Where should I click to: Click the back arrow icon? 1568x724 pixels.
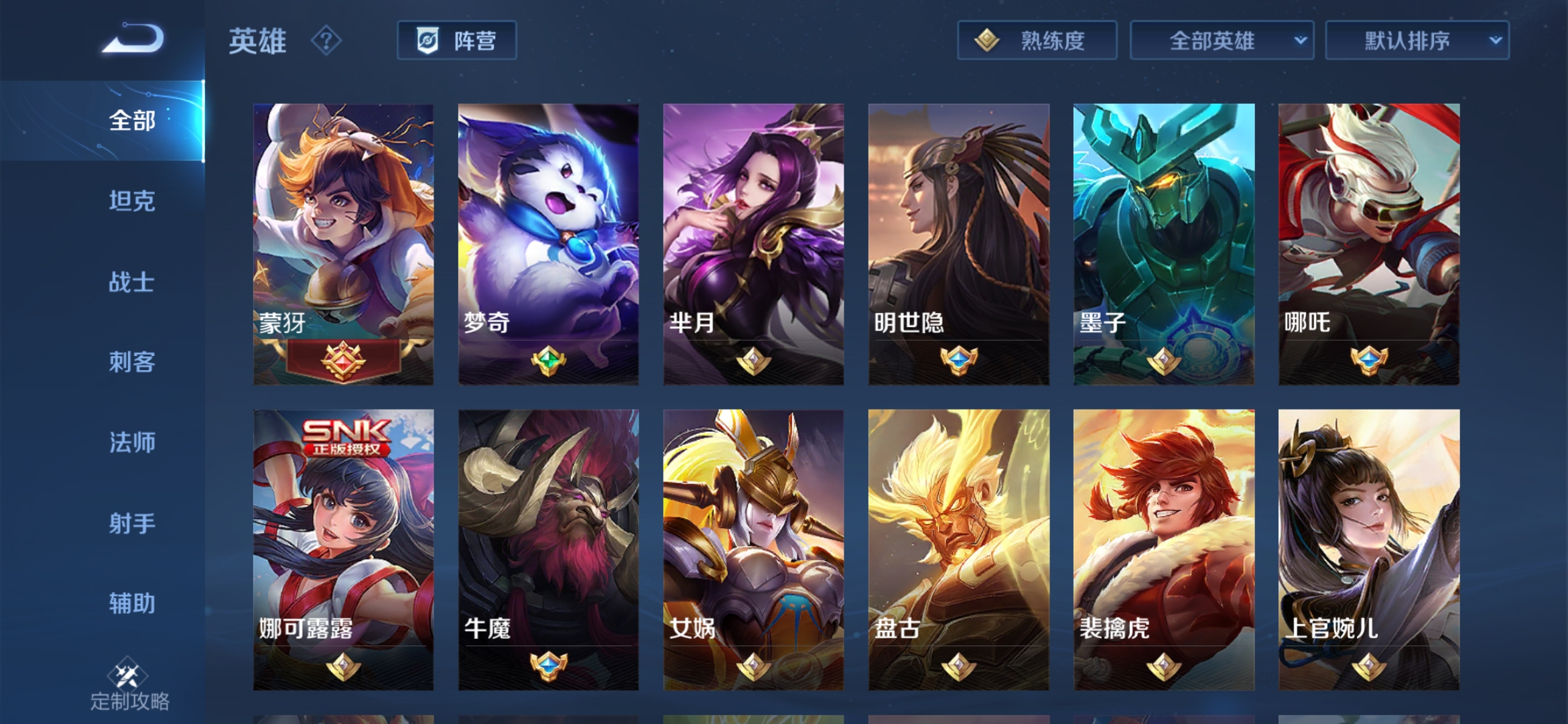[131, 42]
